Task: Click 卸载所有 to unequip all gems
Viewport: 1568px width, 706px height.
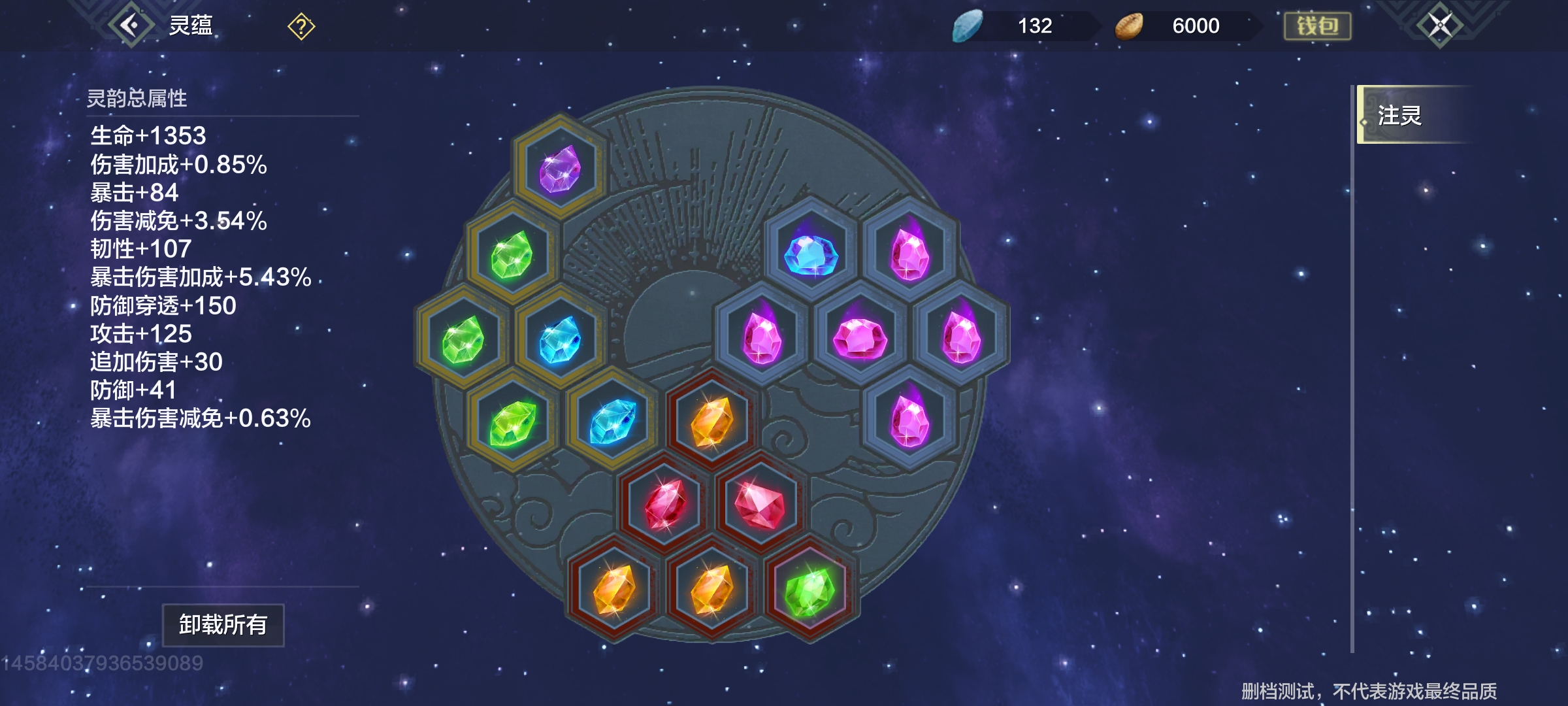Action: [223, 625]
